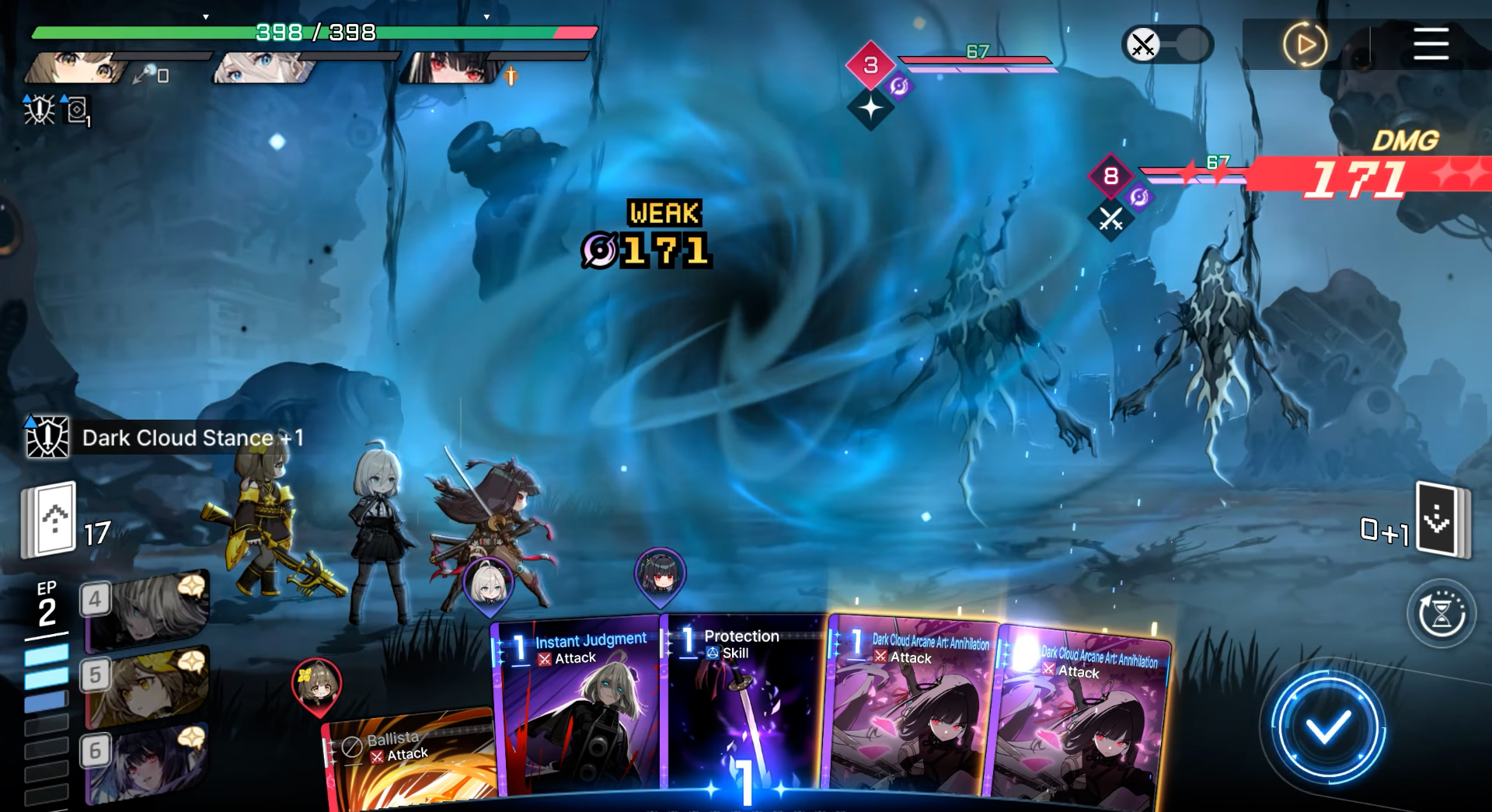Target the enemy marker with action count 8

tap(1110, 176)
